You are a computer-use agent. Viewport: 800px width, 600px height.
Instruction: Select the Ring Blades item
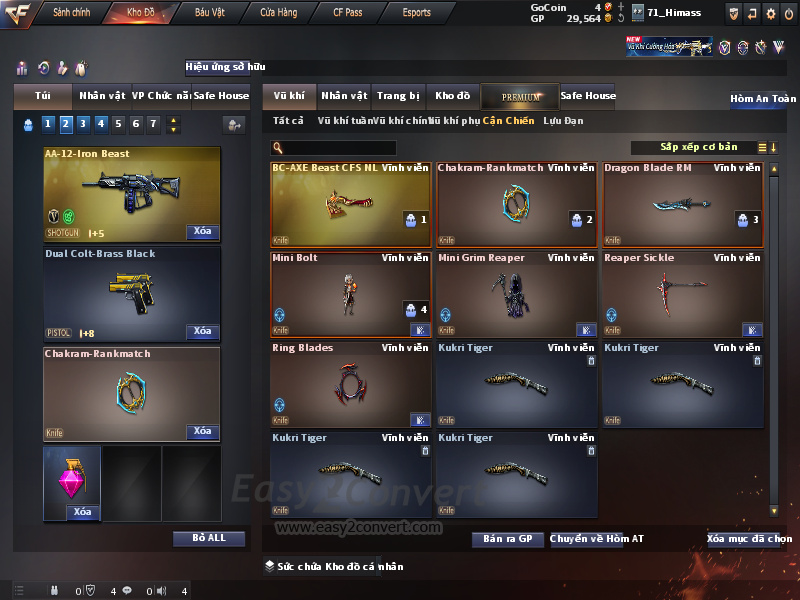pos(351,384)
